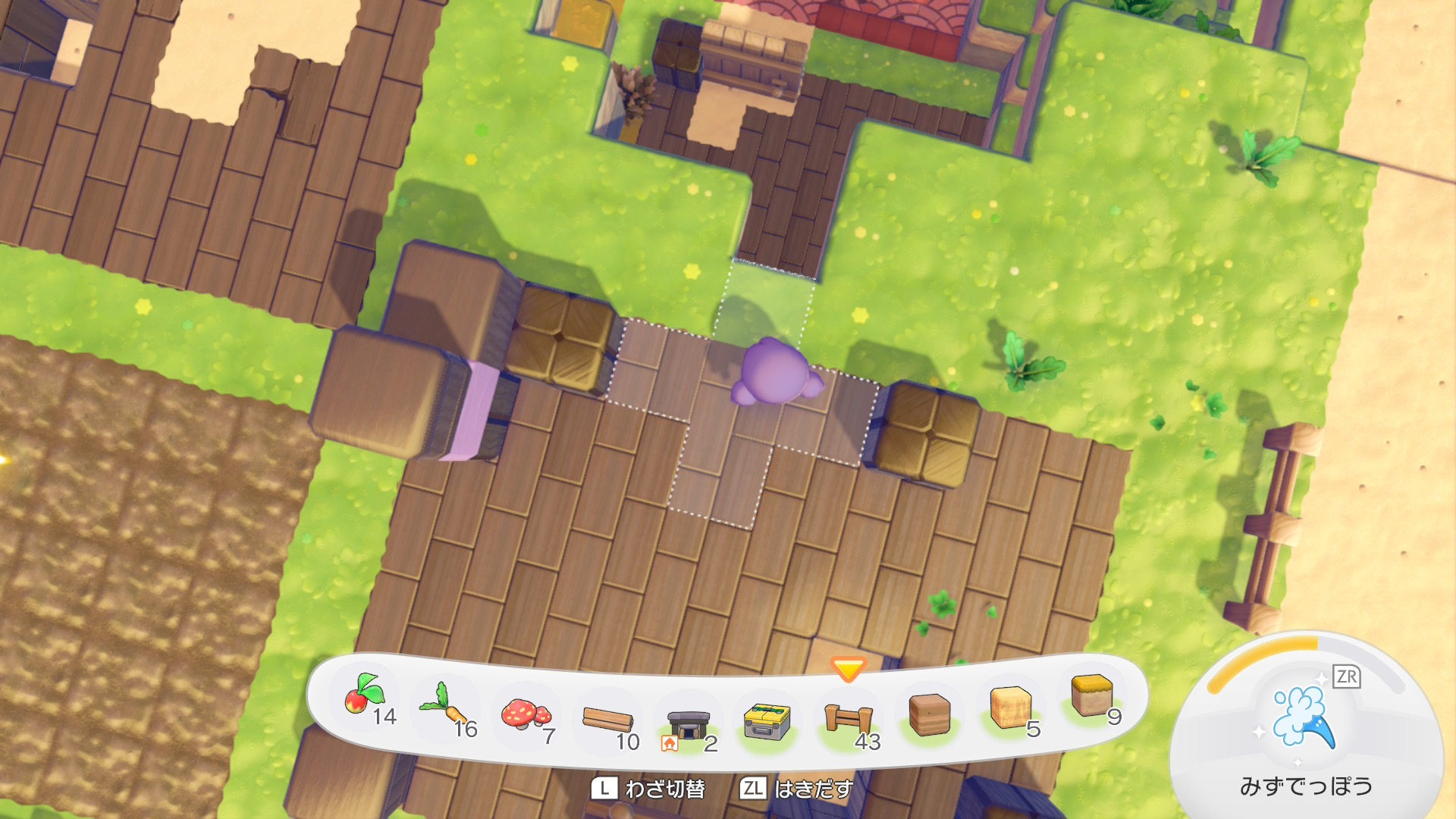This screenshot has width=1456, height=819.
Task: Select the wooden fence slot
Action: tap(848, 718)
